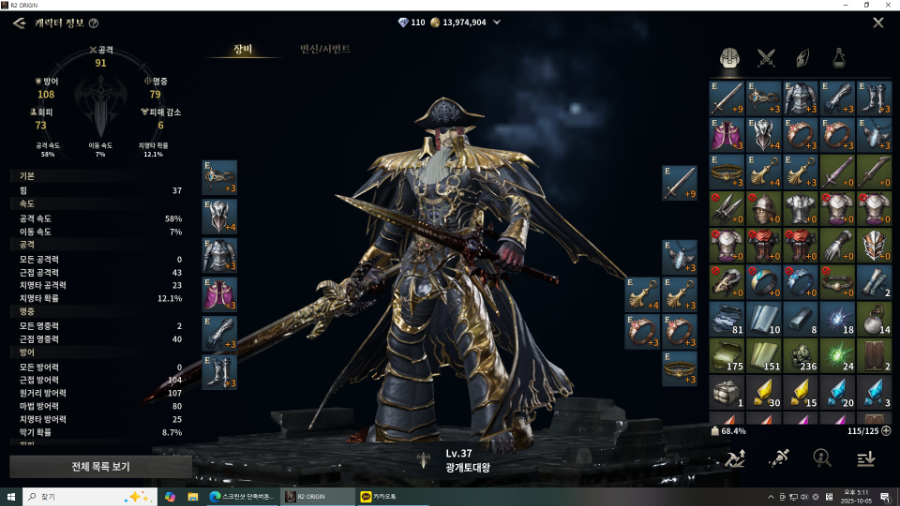Select the purple cape in inventory
The image size is (900, 506).
pos(727,135)
